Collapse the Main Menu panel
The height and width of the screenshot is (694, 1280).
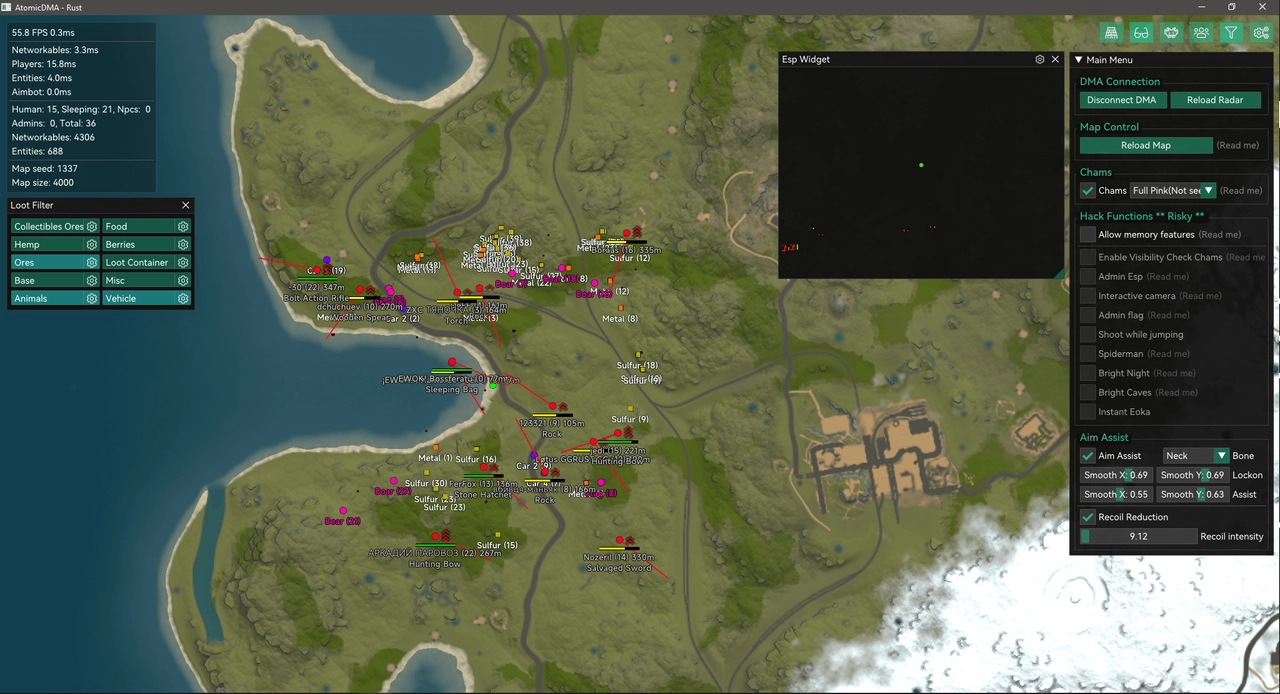coord(1079,60)
